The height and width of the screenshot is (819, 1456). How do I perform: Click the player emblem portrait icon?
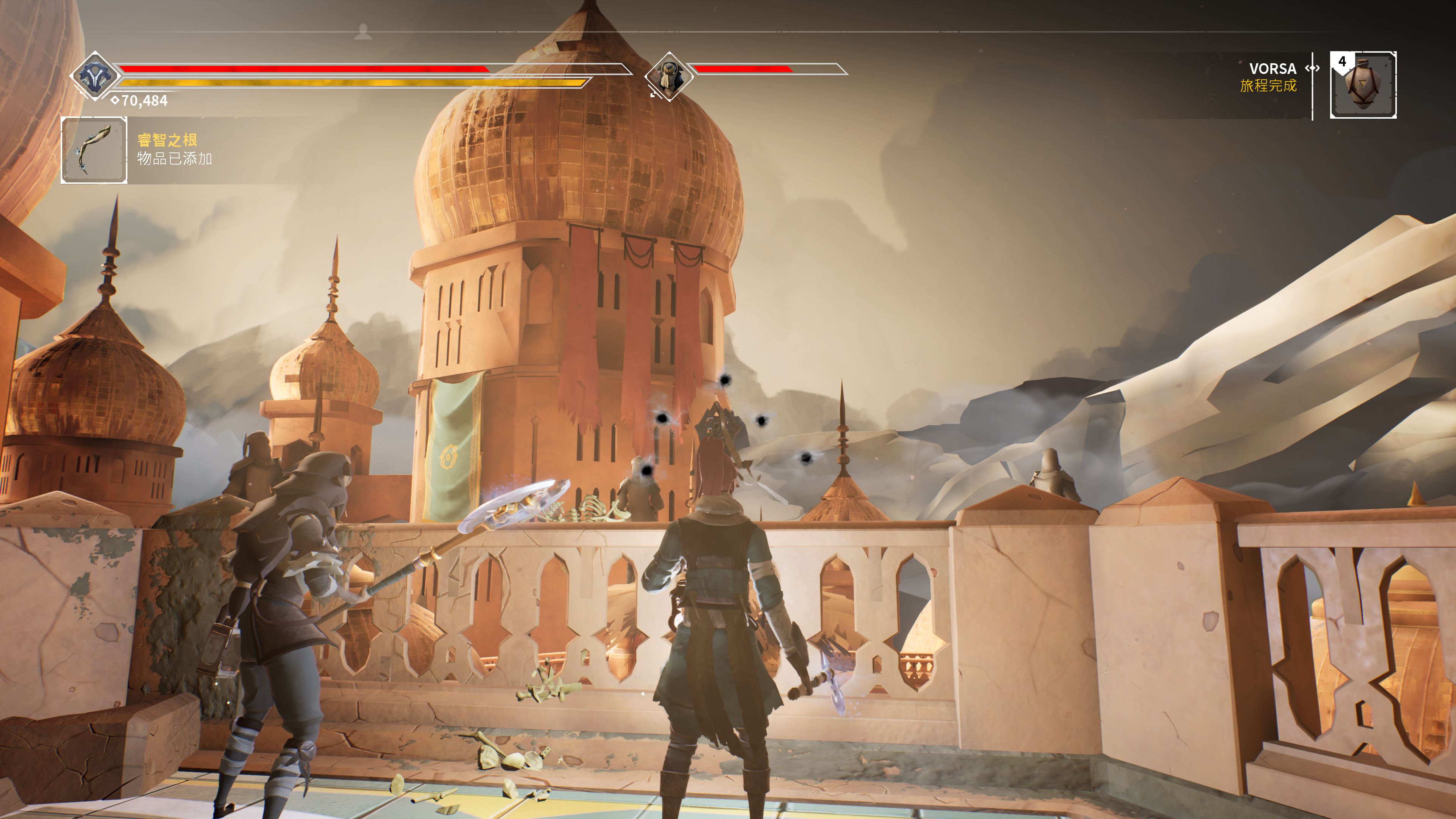[x=94, y=76]
